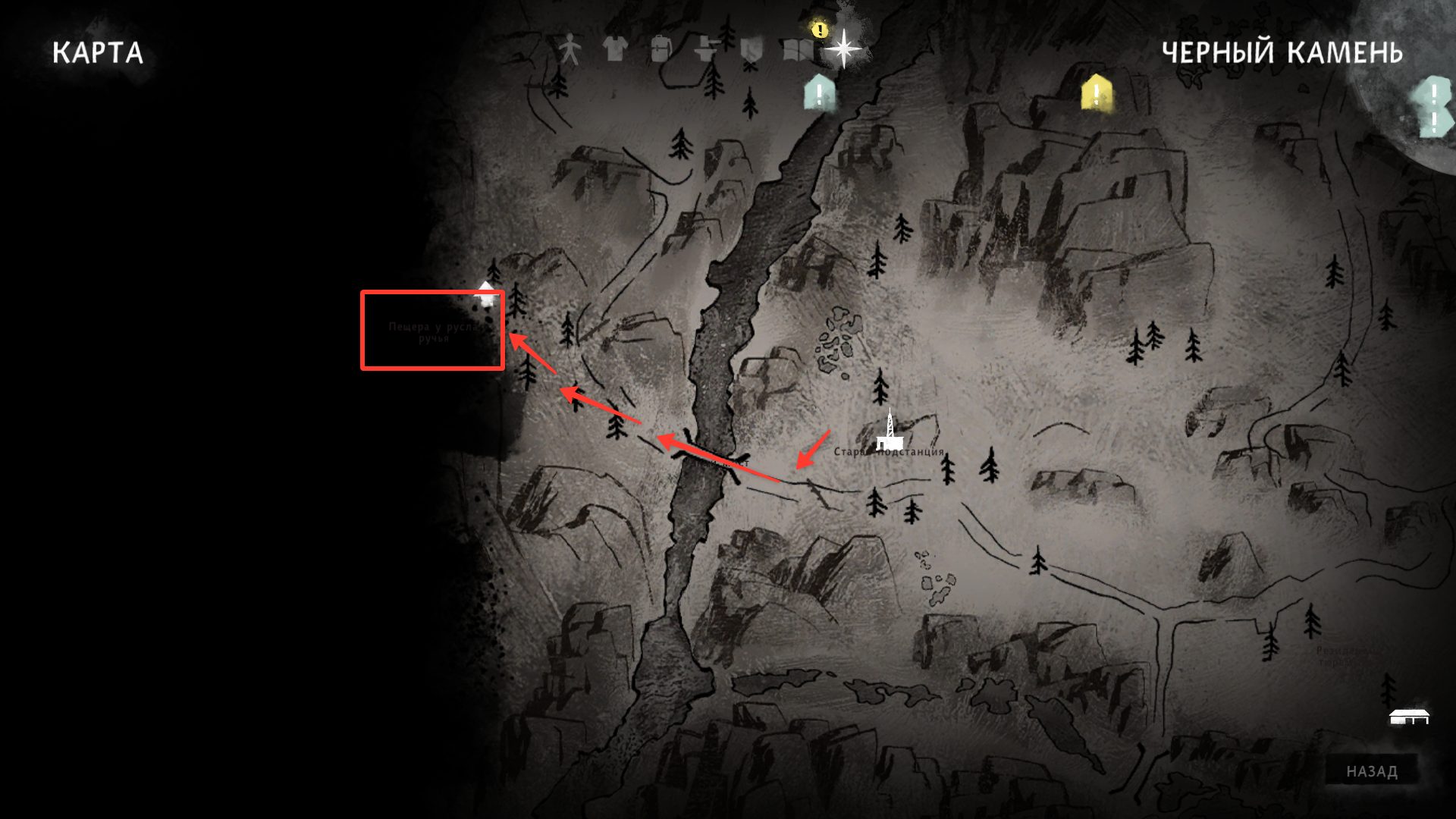The height and width of the screenshot is (819, 1456).
Task: Open the backpack inventory tab
Action: [661, 50]
